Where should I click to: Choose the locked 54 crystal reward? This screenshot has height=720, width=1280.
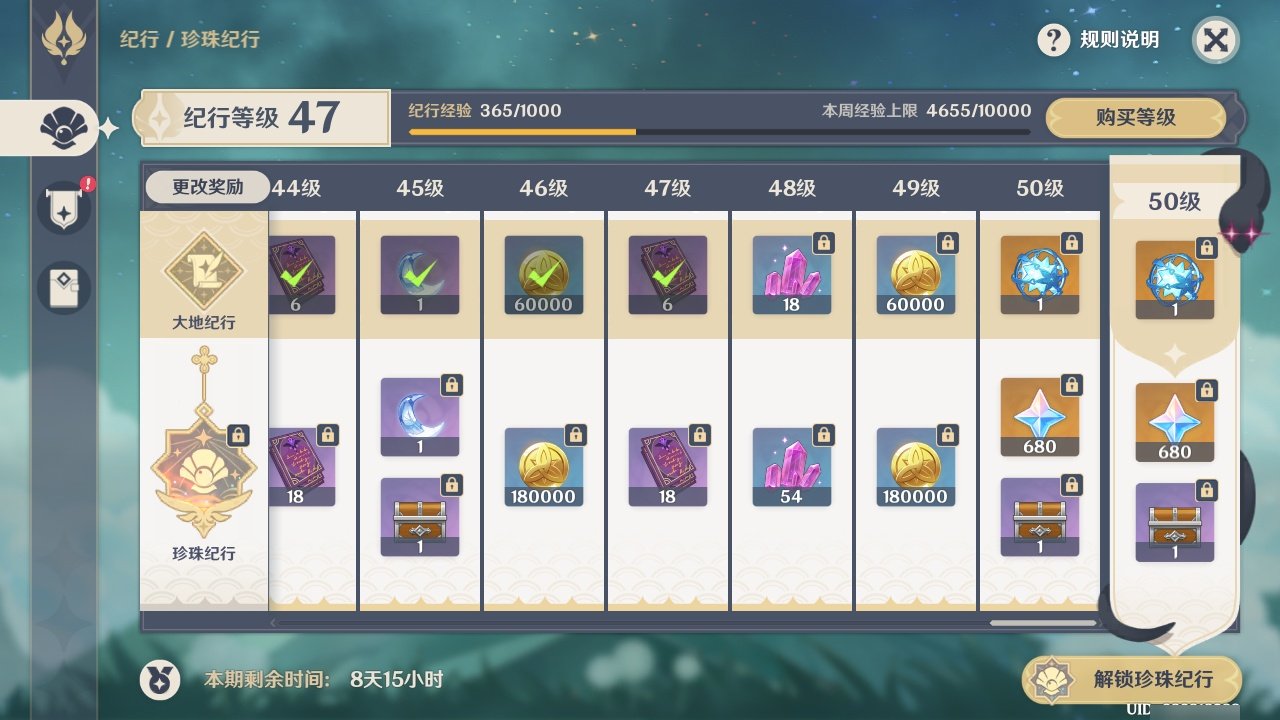(791, 467)
